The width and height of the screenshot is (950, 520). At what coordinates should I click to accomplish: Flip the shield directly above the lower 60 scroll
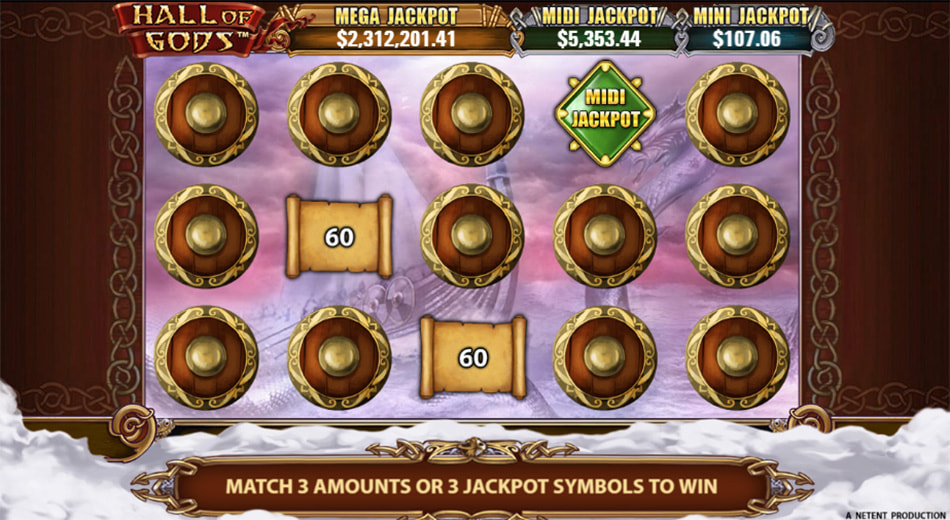[x=472, y=235]
